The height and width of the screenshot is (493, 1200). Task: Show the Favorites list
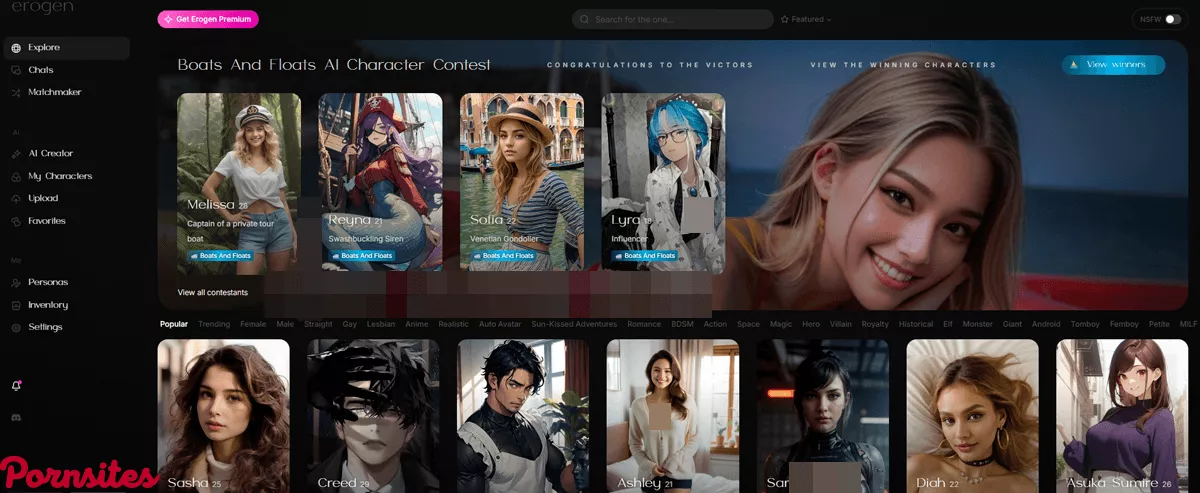[x=47, y=220]
